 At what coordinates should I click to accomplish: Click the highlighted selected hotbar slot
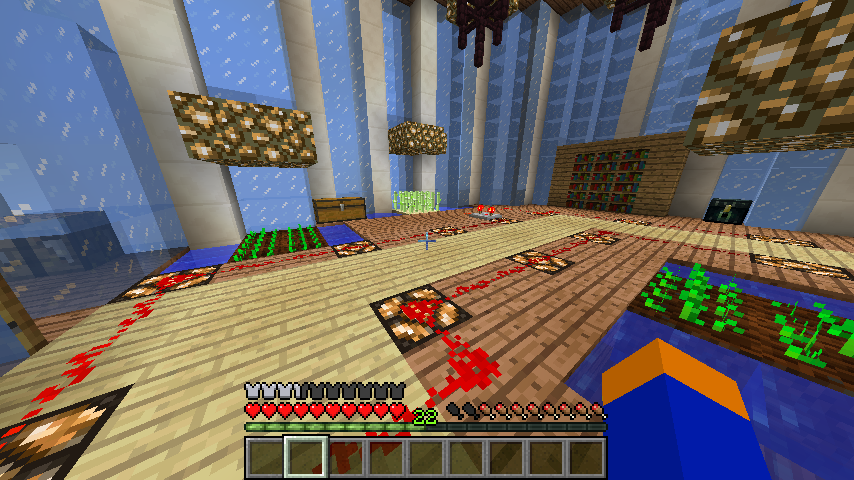pyautogui.click(x=305, y=458)
